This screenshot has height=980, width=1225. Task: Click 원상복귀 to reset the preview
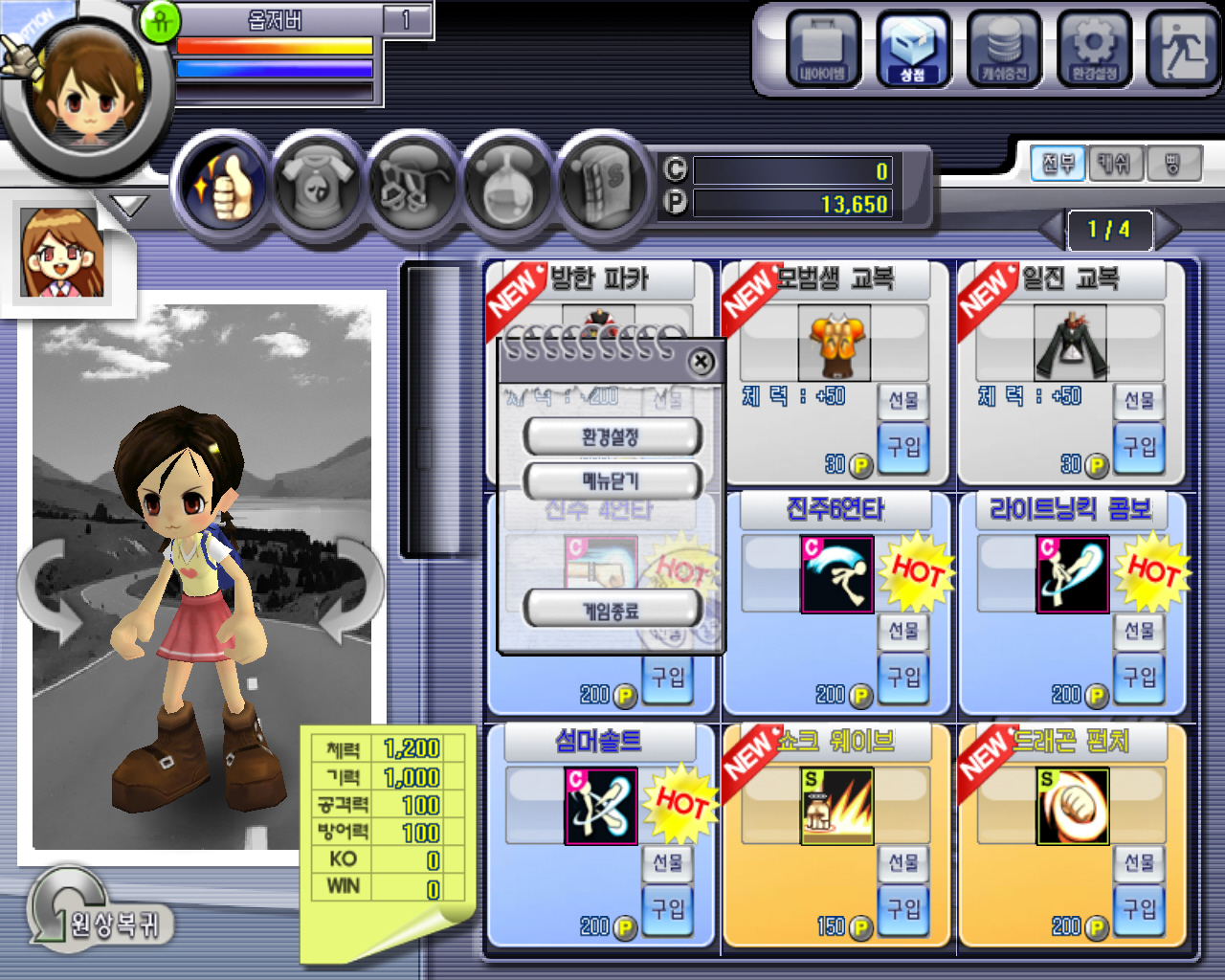click(x=100, y=922)
